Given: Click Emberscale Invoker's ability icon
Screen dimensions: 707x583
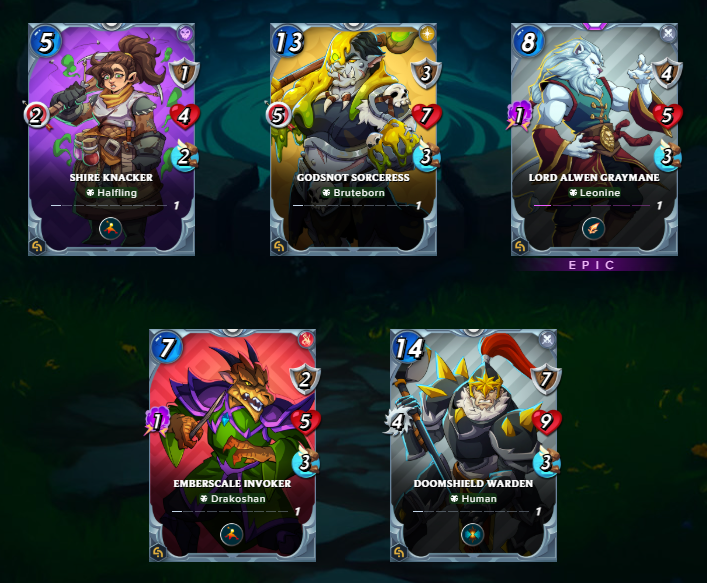Looking at the screenshot, I should (x=231, y=534).
